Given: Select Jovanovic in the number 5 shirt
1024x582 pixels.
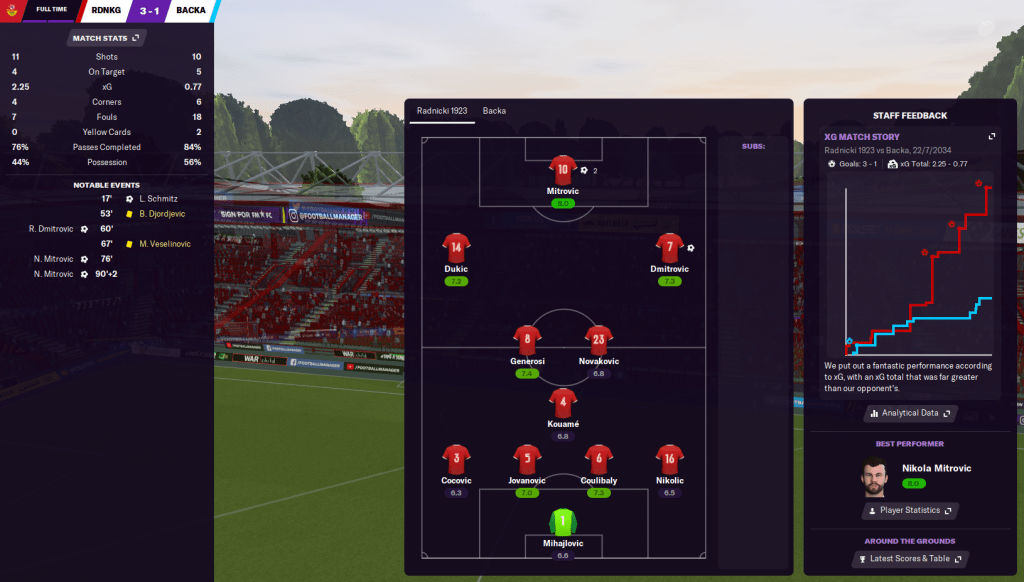Looking at the screenshot, I should tap(527, 460).
